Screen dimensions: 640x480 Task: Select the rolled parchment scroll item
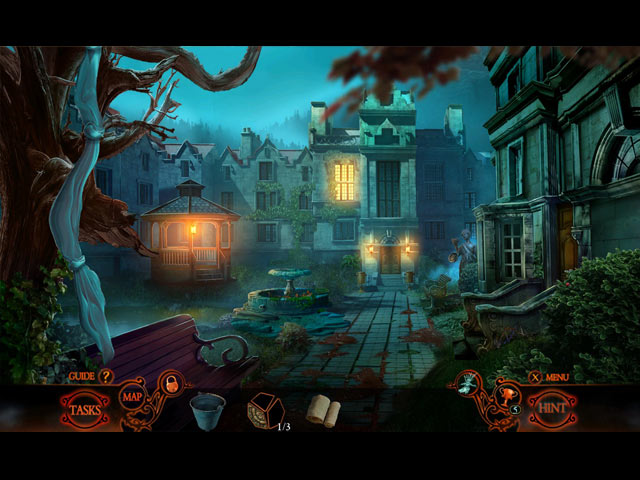pos(322,410)
